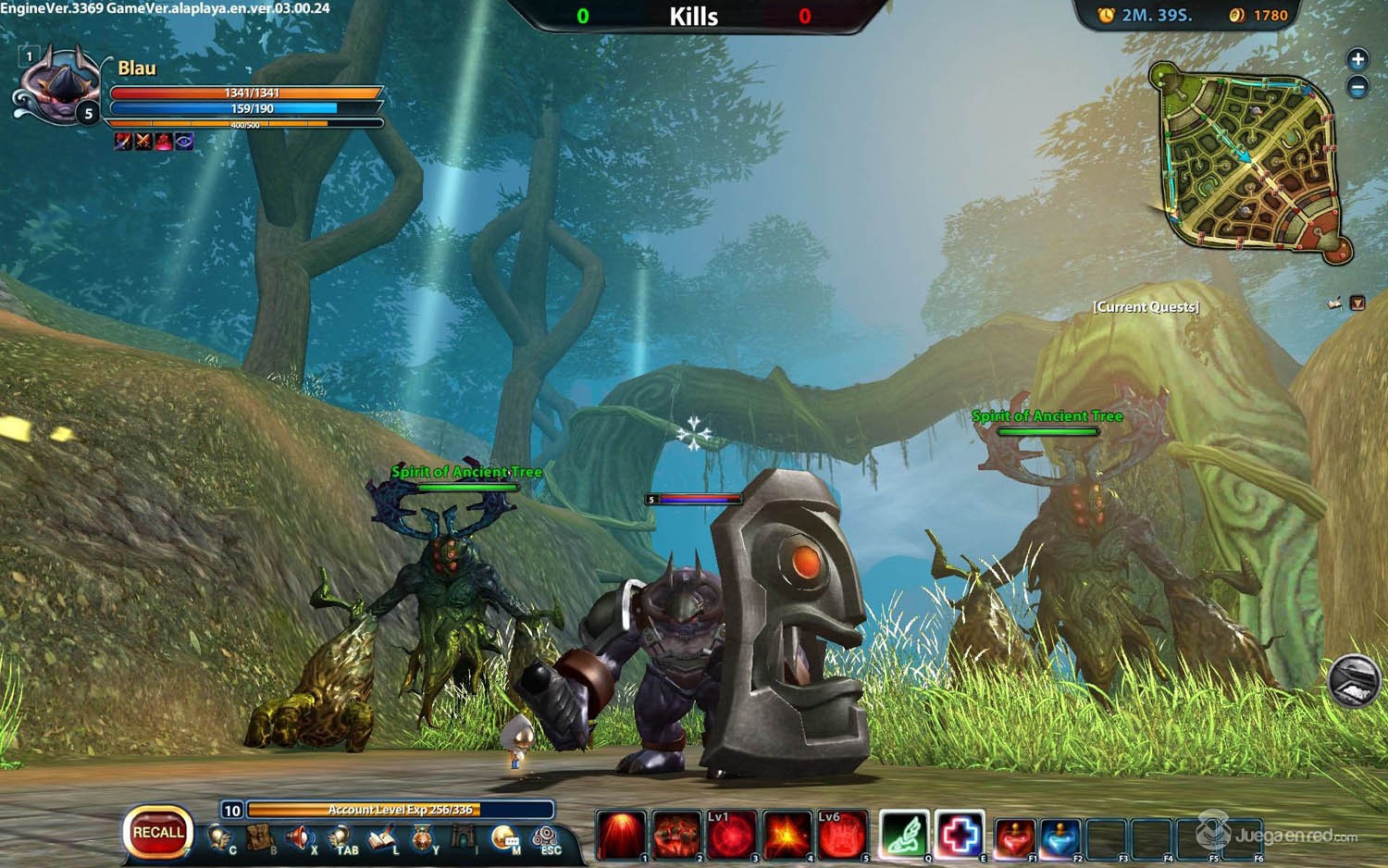Viewport: 1388px width, 868px height.
Task: Cast the Lv1 red orb skill
Action: (x=731, y=835)
